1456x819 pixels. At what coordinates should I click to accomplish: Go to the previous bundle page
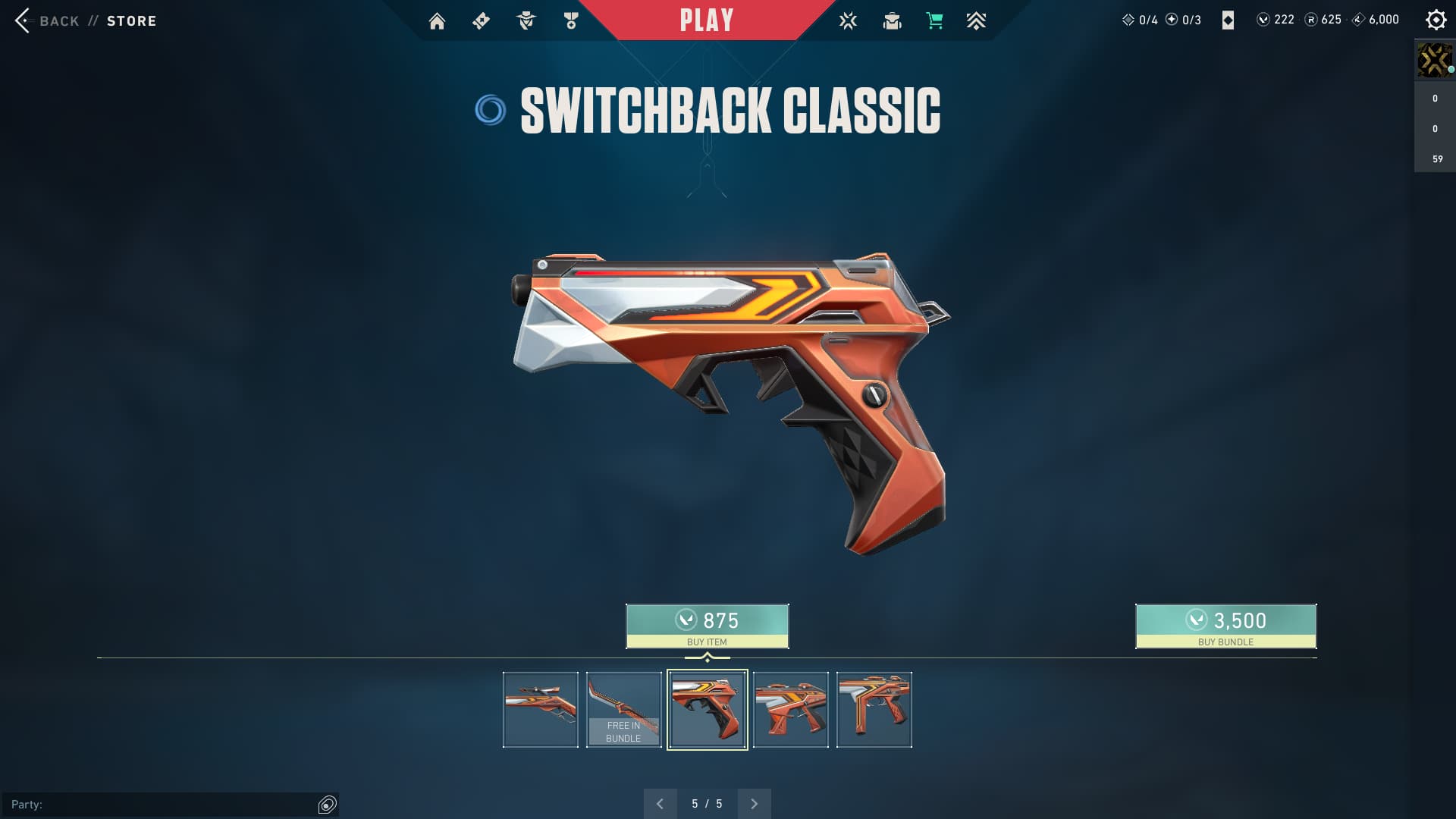[660, 804]
